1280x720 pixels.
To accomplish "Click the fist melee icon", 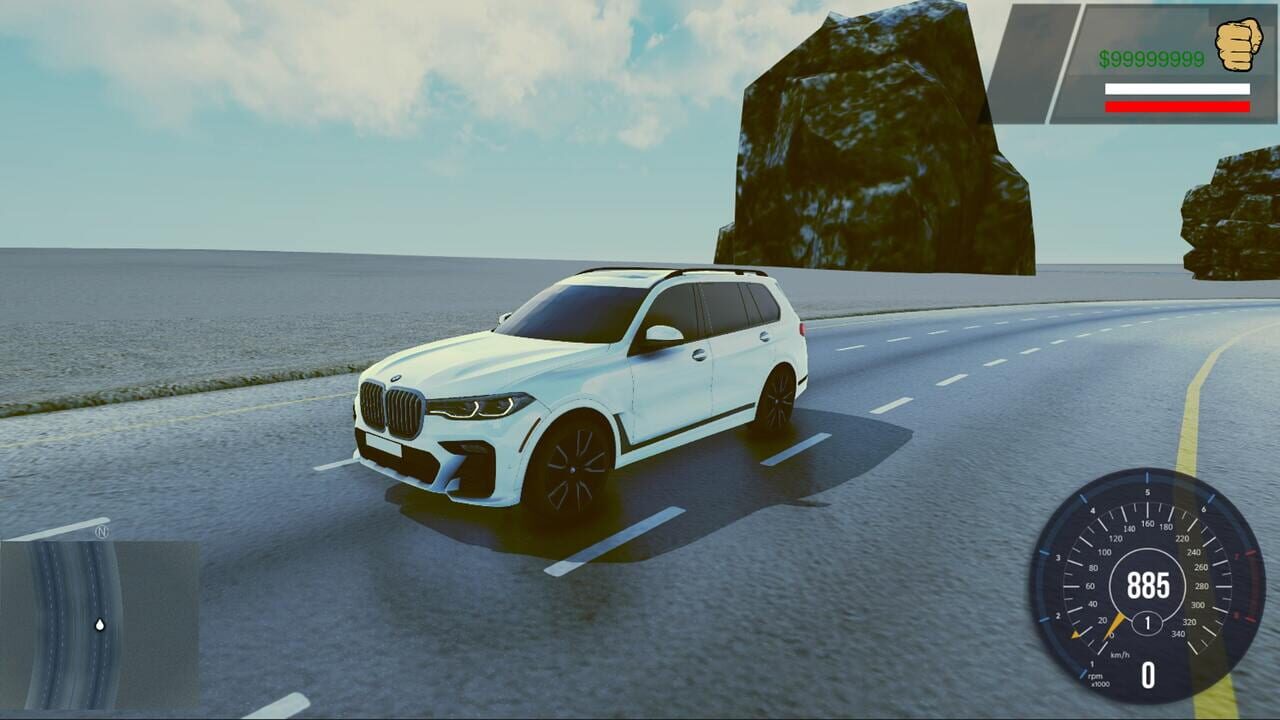I will click(1238, 45).
